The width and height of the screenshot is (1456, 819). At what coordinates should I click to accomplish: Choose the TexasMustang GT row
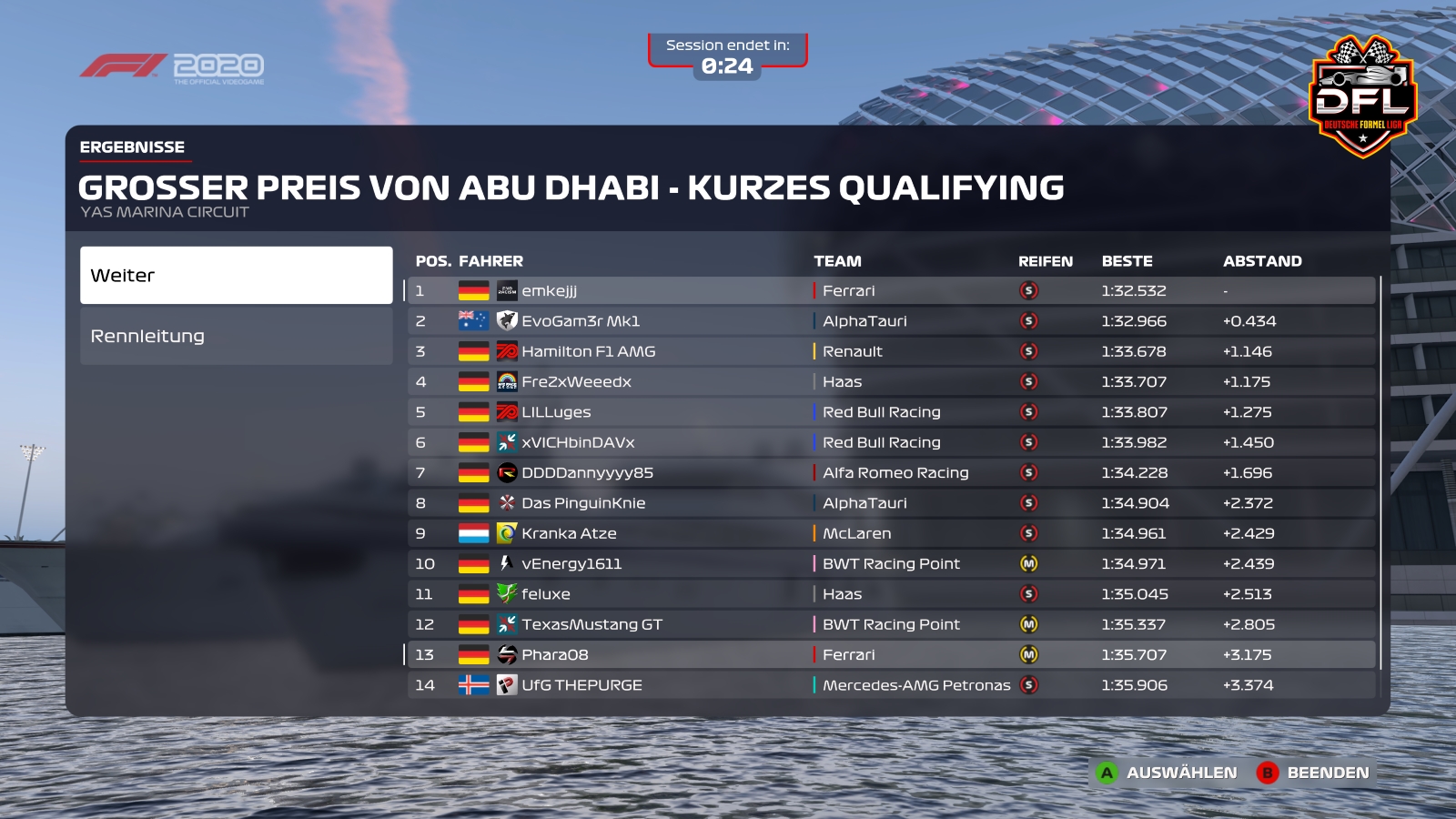pyautogui.click(x=890, y=624)
